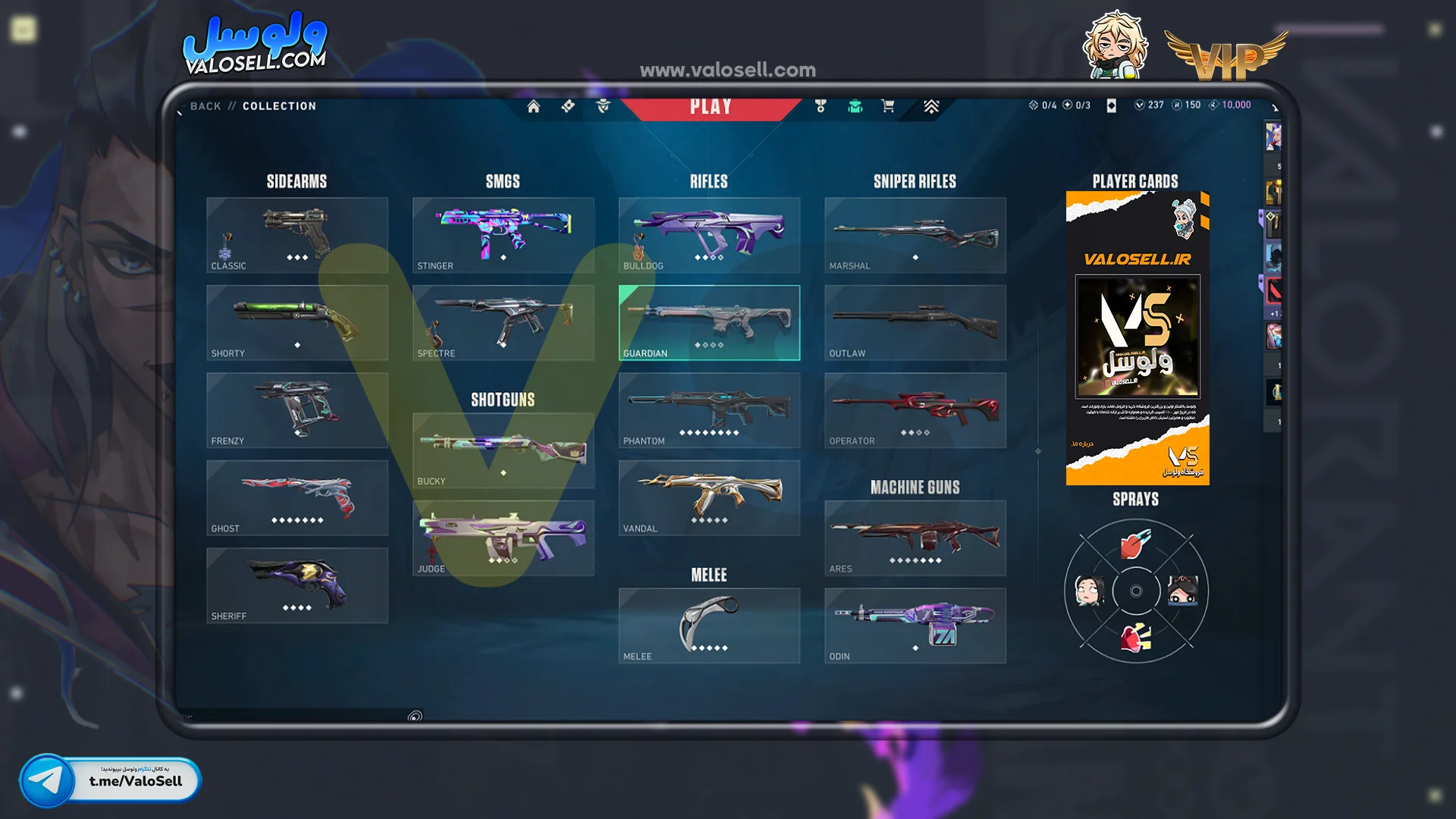Open the Operator sniper rifle slot
The image size is (1456, 819).
[915, 410]
